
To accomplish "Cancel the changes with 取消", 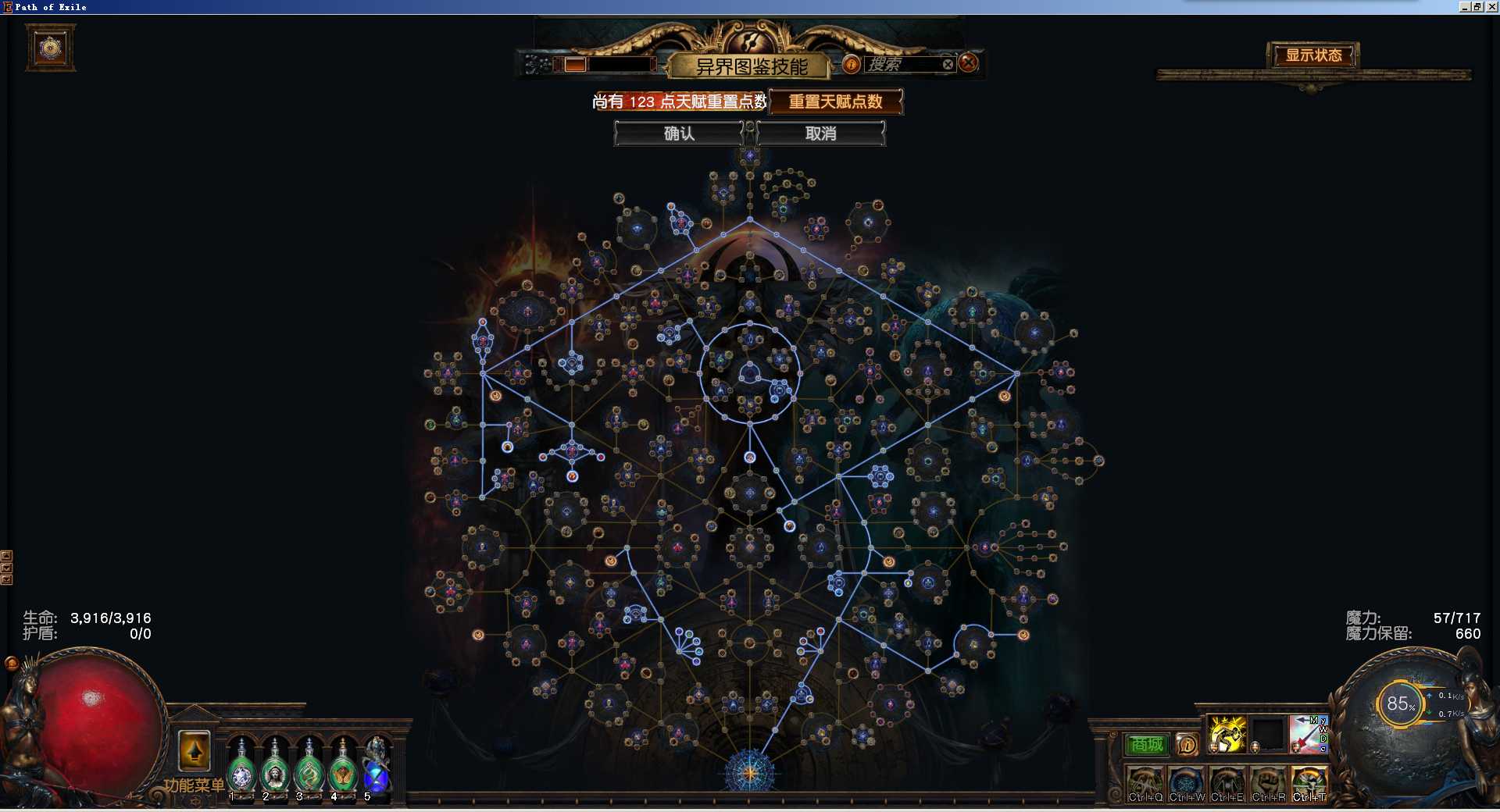I will point(820,134).
